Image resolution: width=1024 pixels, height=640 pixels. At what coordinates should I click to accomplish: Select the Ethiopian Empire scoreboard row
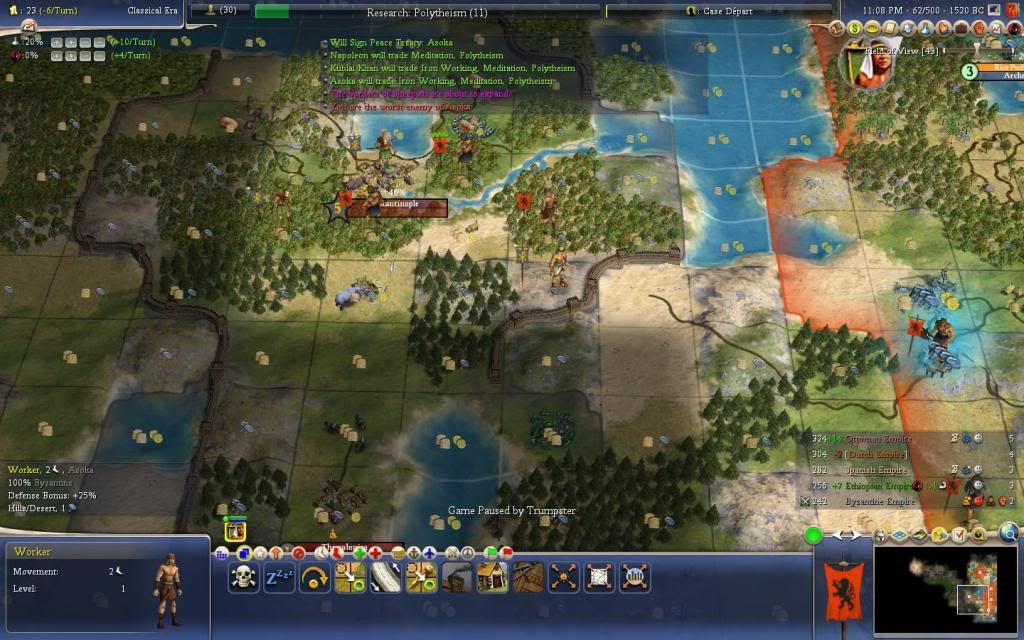pyautogui.click(x=882, y=485)
